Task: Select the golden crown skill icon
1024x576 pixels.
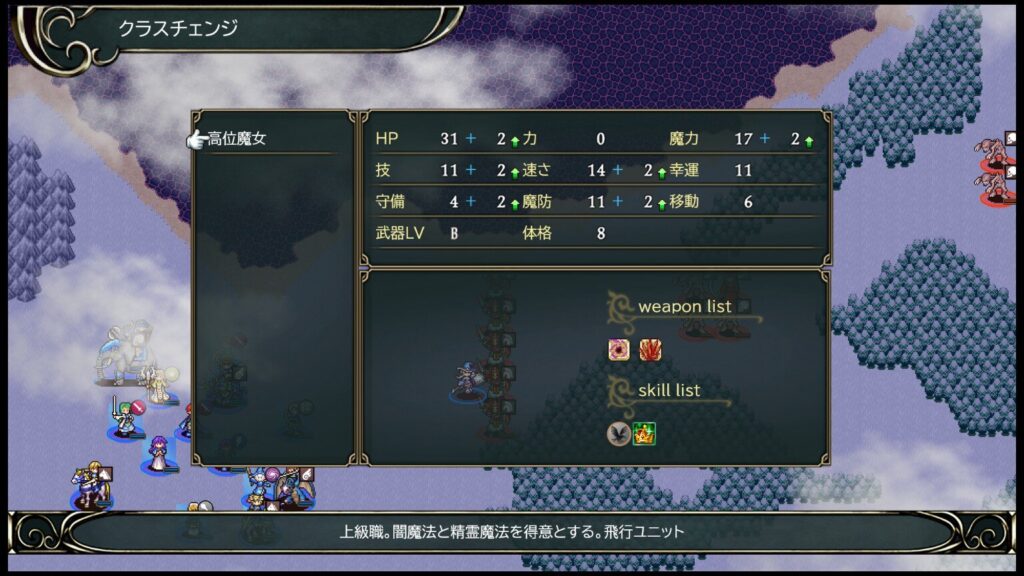Action: coord(645,434)
